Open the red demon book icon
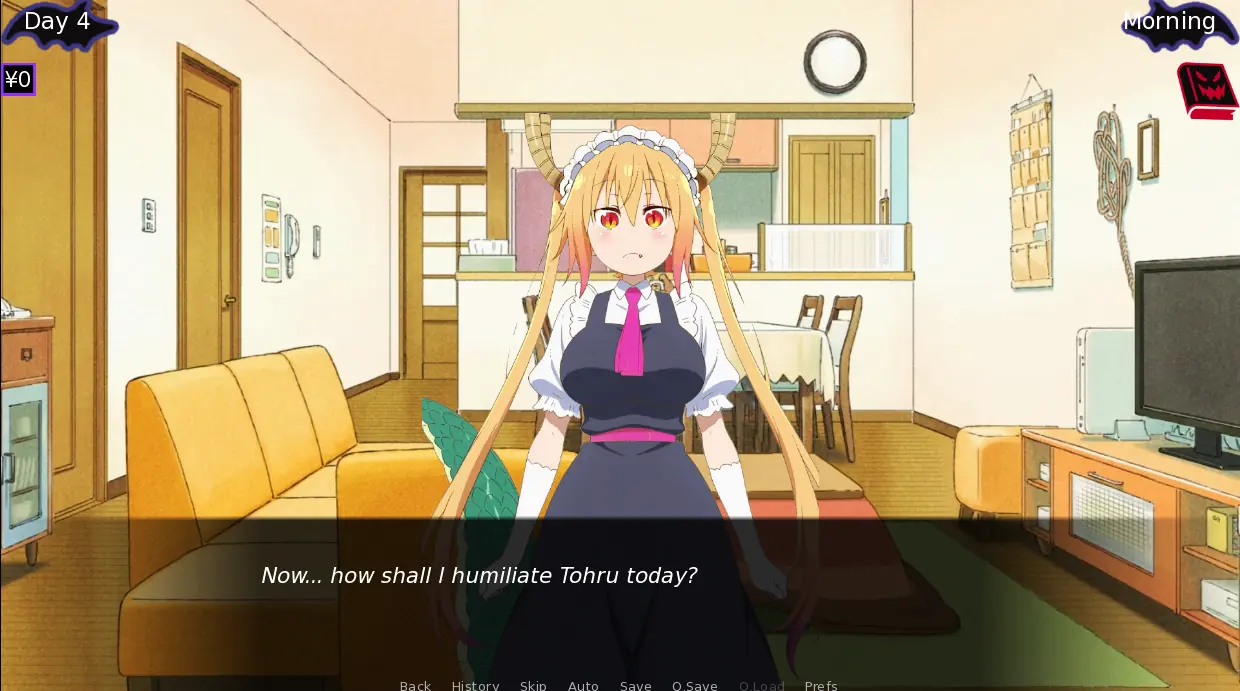Viewport: 1240px width, 691px height. (1207, 90)
